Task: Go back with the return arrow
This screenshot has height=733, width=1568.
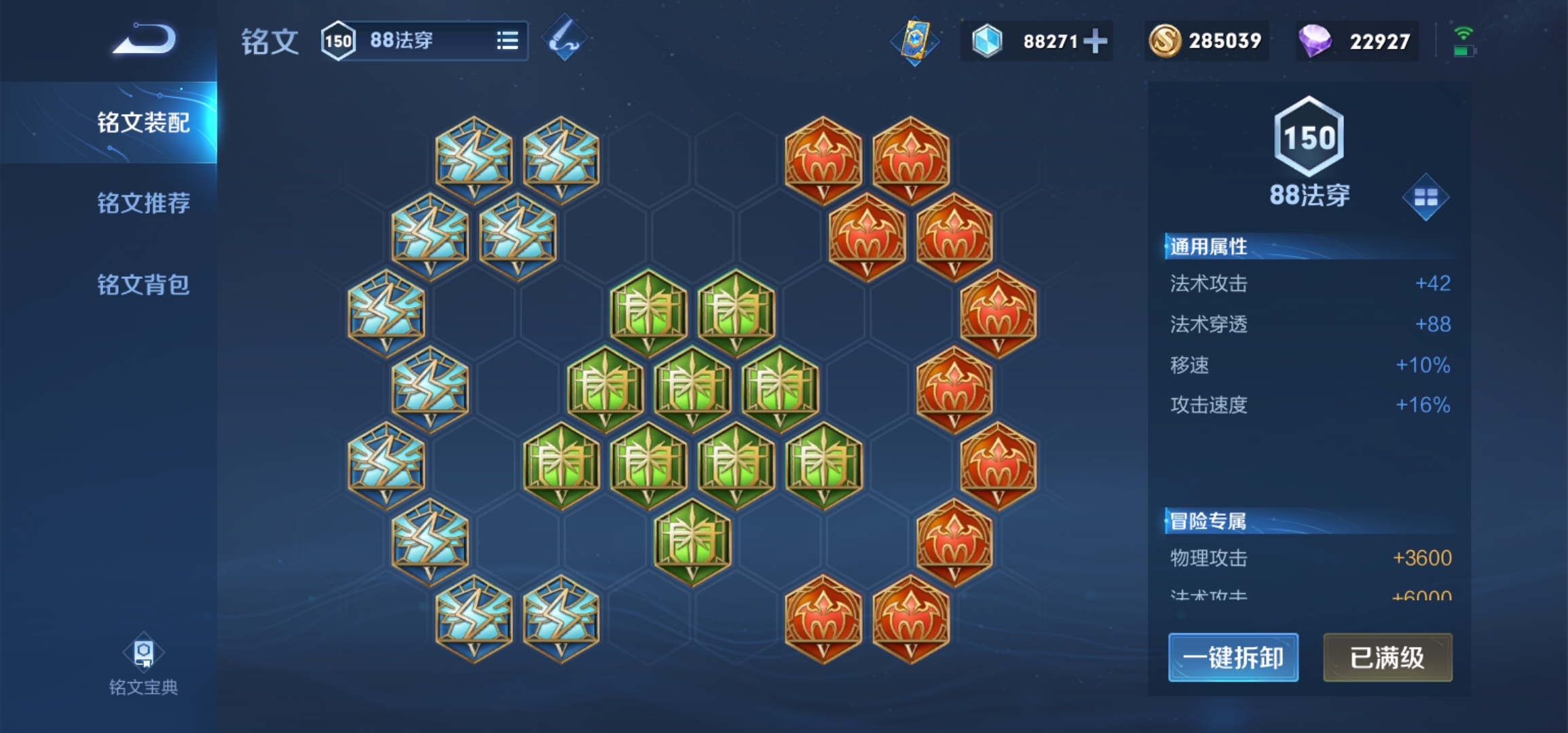Action: tap(144, 39)
